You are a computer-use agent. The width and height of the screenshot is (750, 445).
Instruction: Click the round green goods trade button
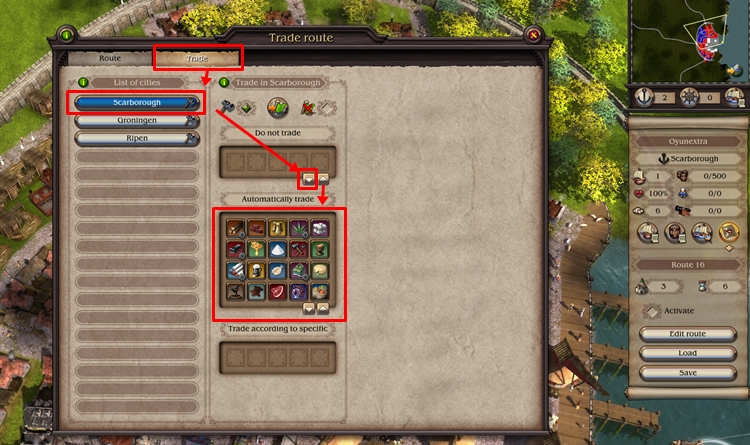click(277, 107)
